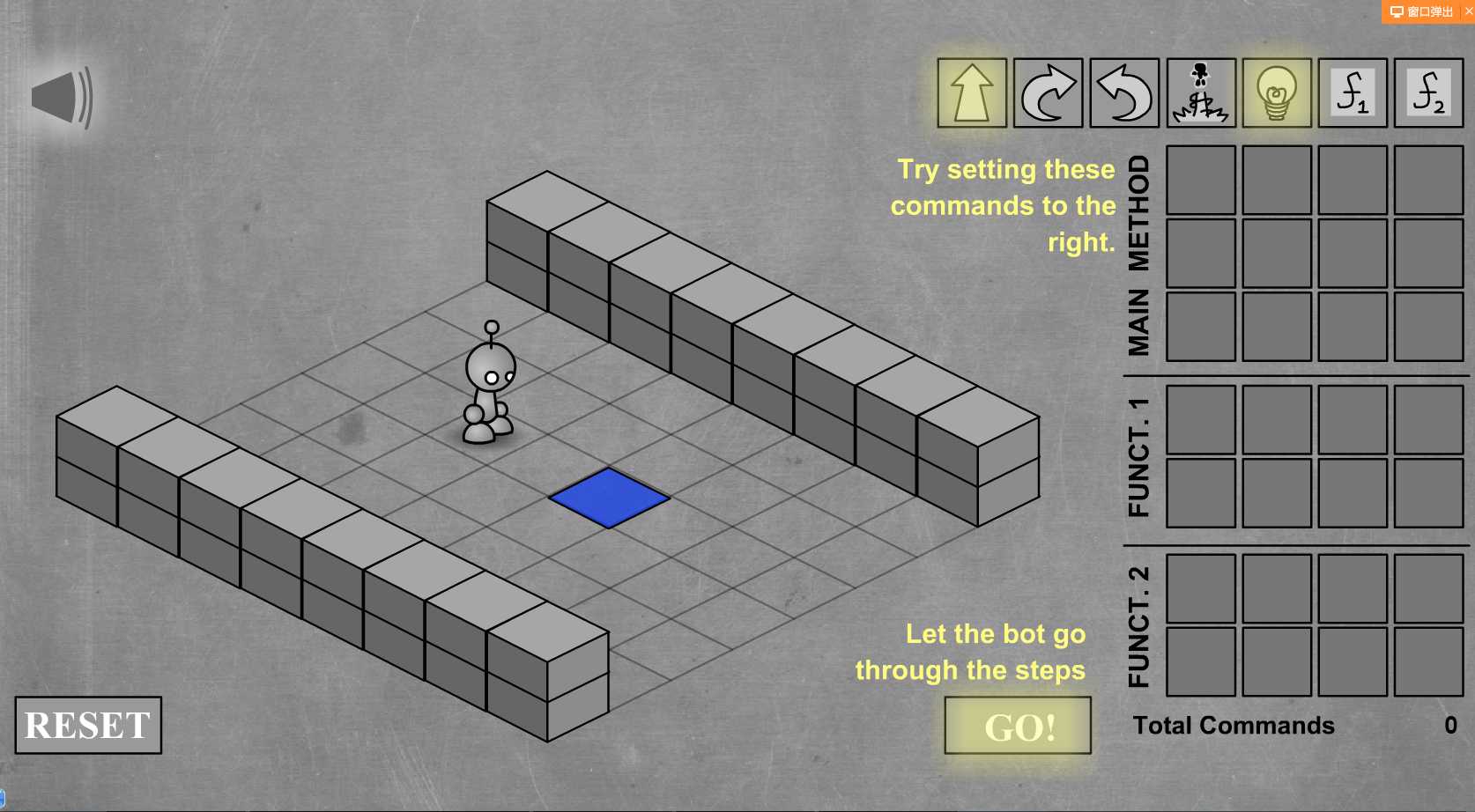Pick the turn left command

tap(1124, 93)
